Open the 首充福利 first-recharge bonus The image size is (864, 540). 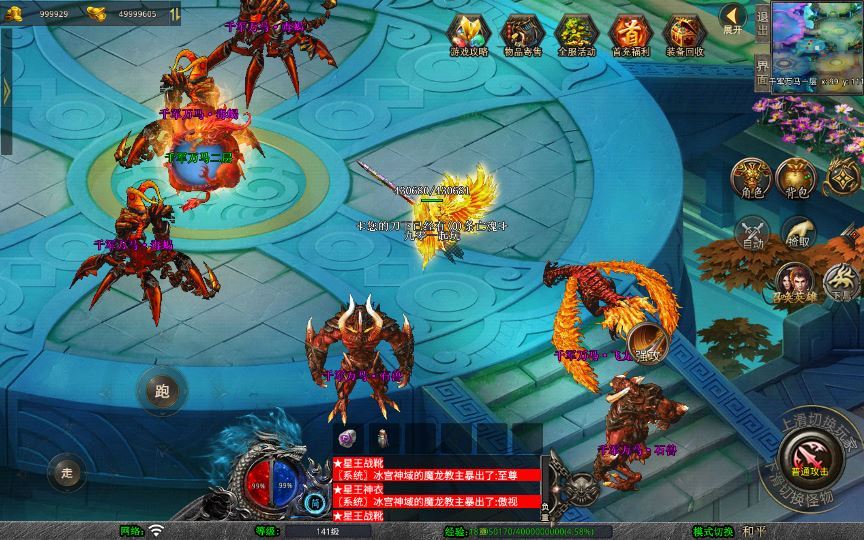coord(629,34)
